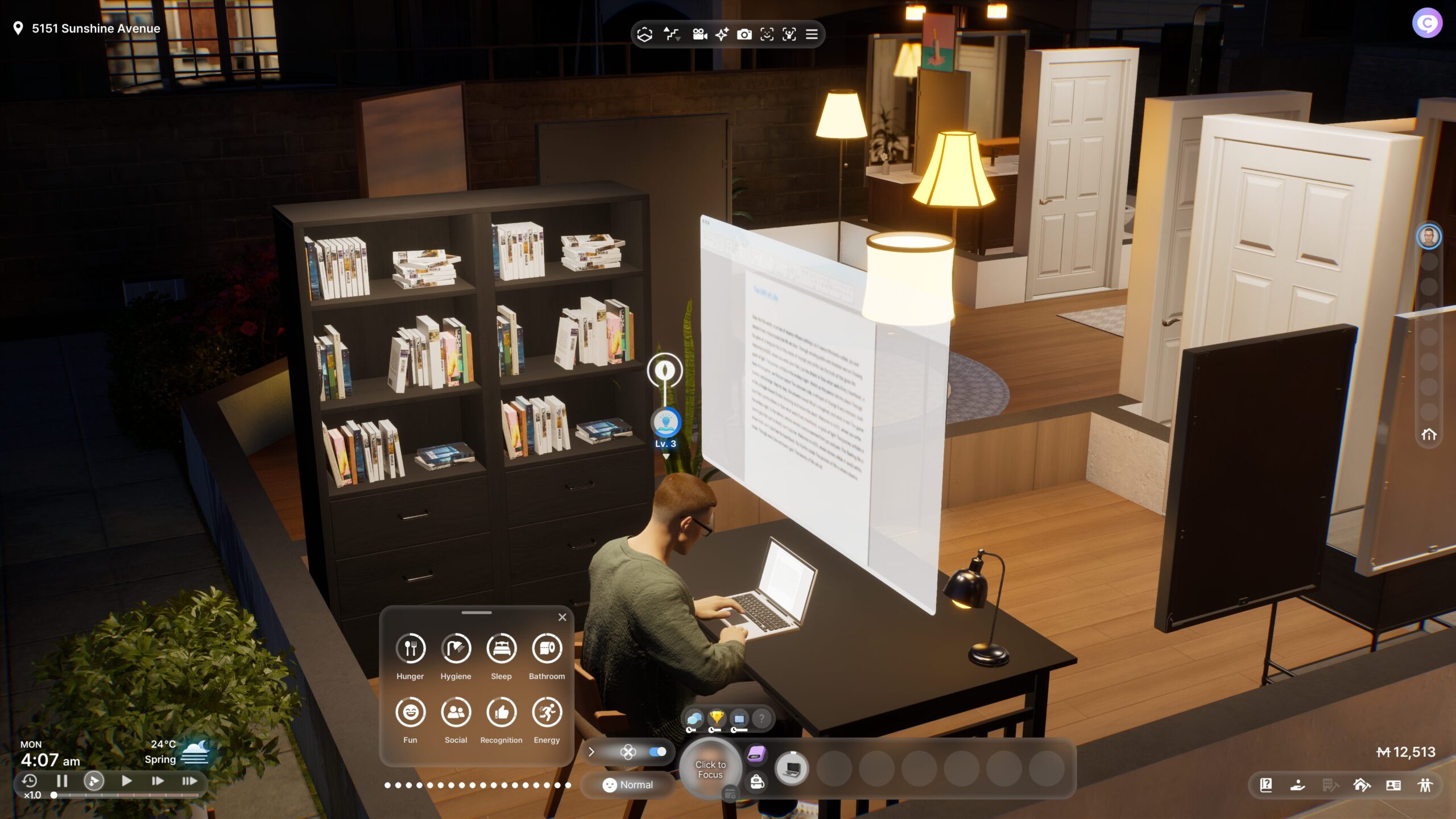This screenshot has height=819, width=1456.
Task: Click the Social need icon
Action: pyautogui.click(x=456, y=712)
